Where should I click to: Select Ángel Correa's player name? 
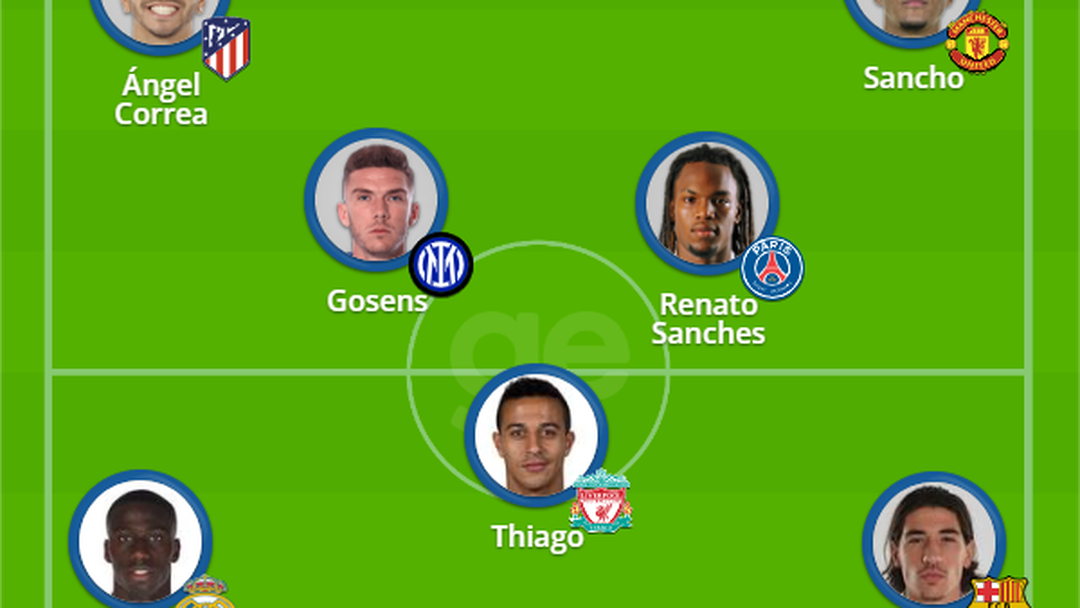(x=161, y=99)
